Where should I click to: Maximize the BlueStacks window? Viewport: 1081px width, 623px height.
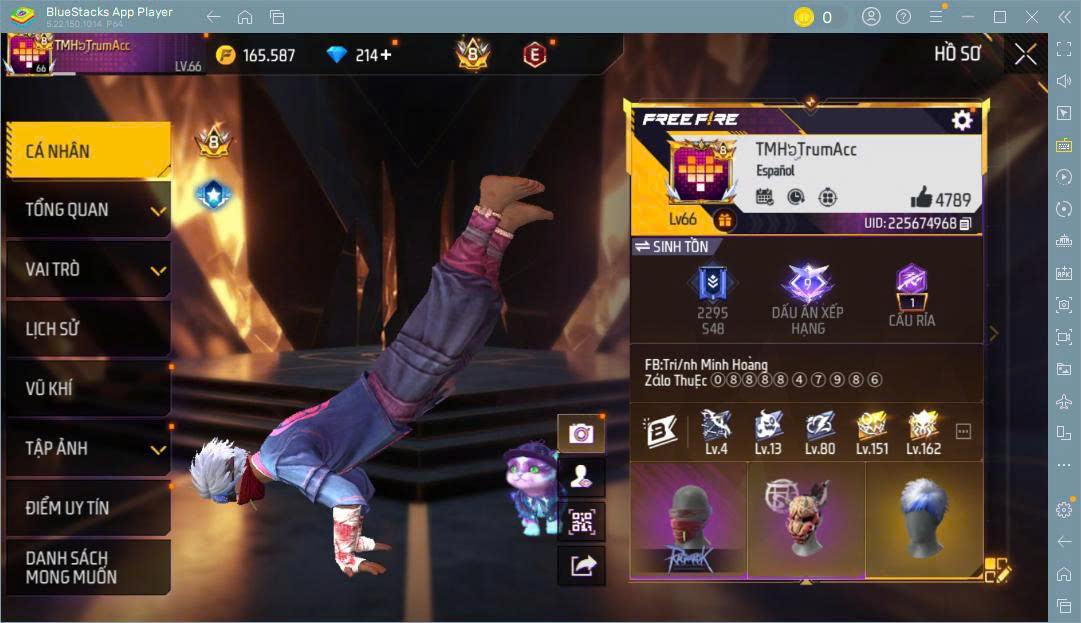pyautogui.click(x=999, y=17)
